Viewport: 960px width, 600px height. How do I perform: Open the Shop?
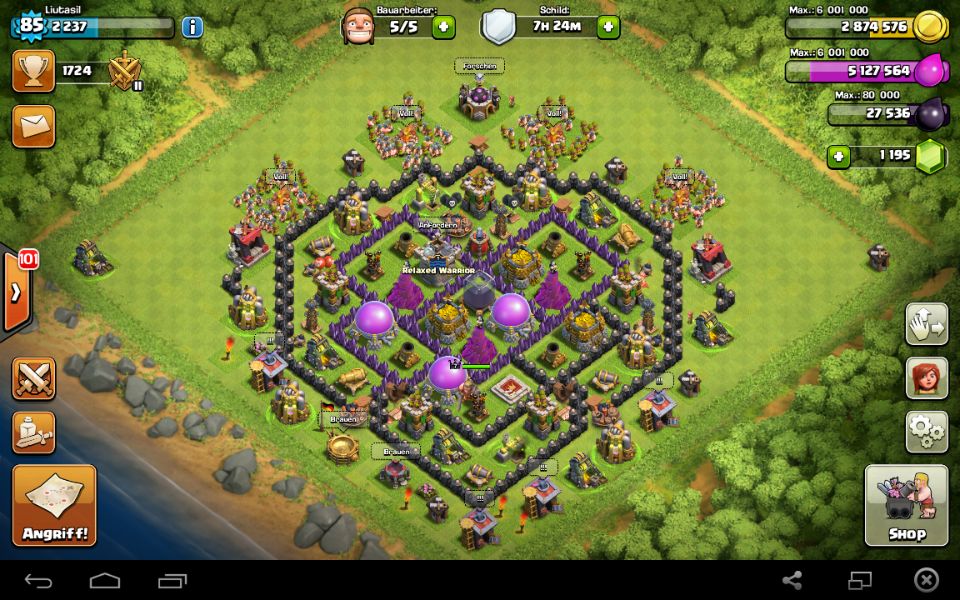906,505
